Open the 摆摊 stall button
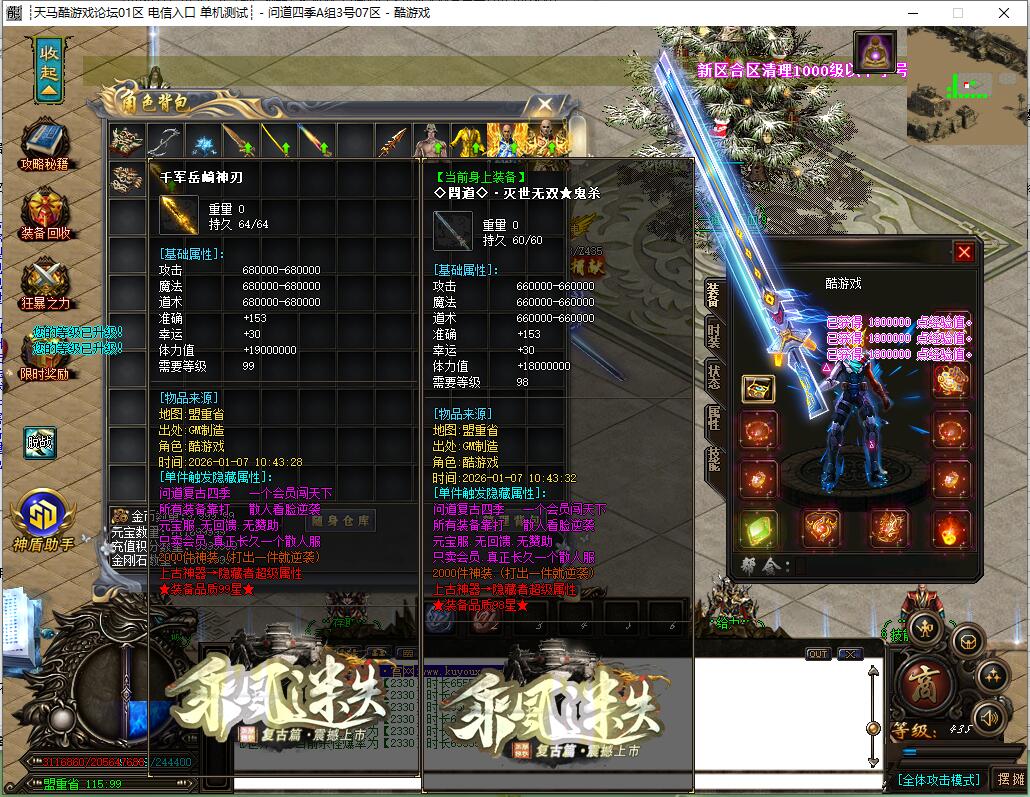1030x797 pixels. (1011, 779)
